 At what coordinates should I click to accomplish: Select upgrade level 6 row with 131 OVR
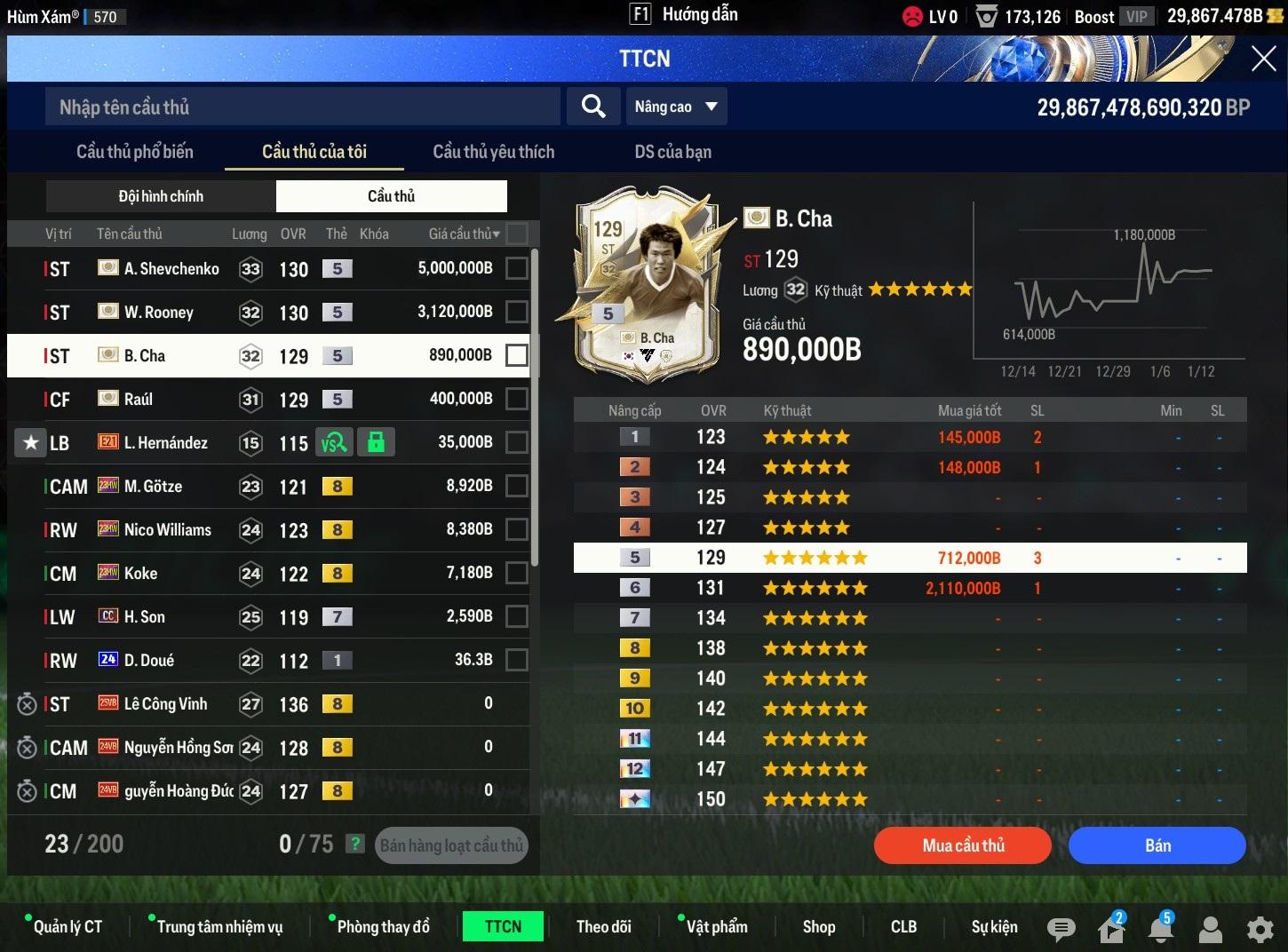click(910, 588)
